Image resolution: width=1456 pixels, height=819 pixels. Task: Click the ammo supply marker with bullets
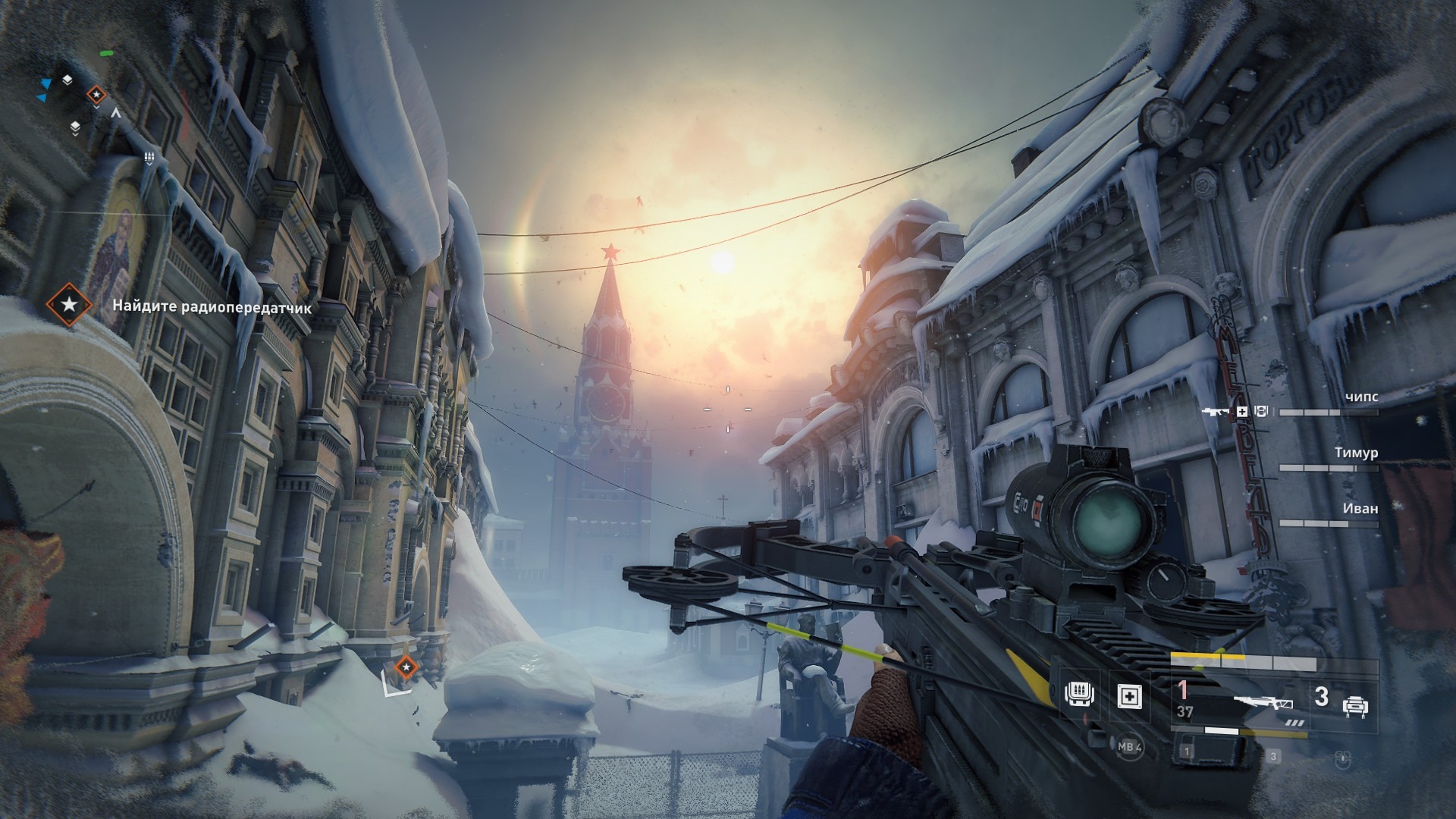pos(149,157)
